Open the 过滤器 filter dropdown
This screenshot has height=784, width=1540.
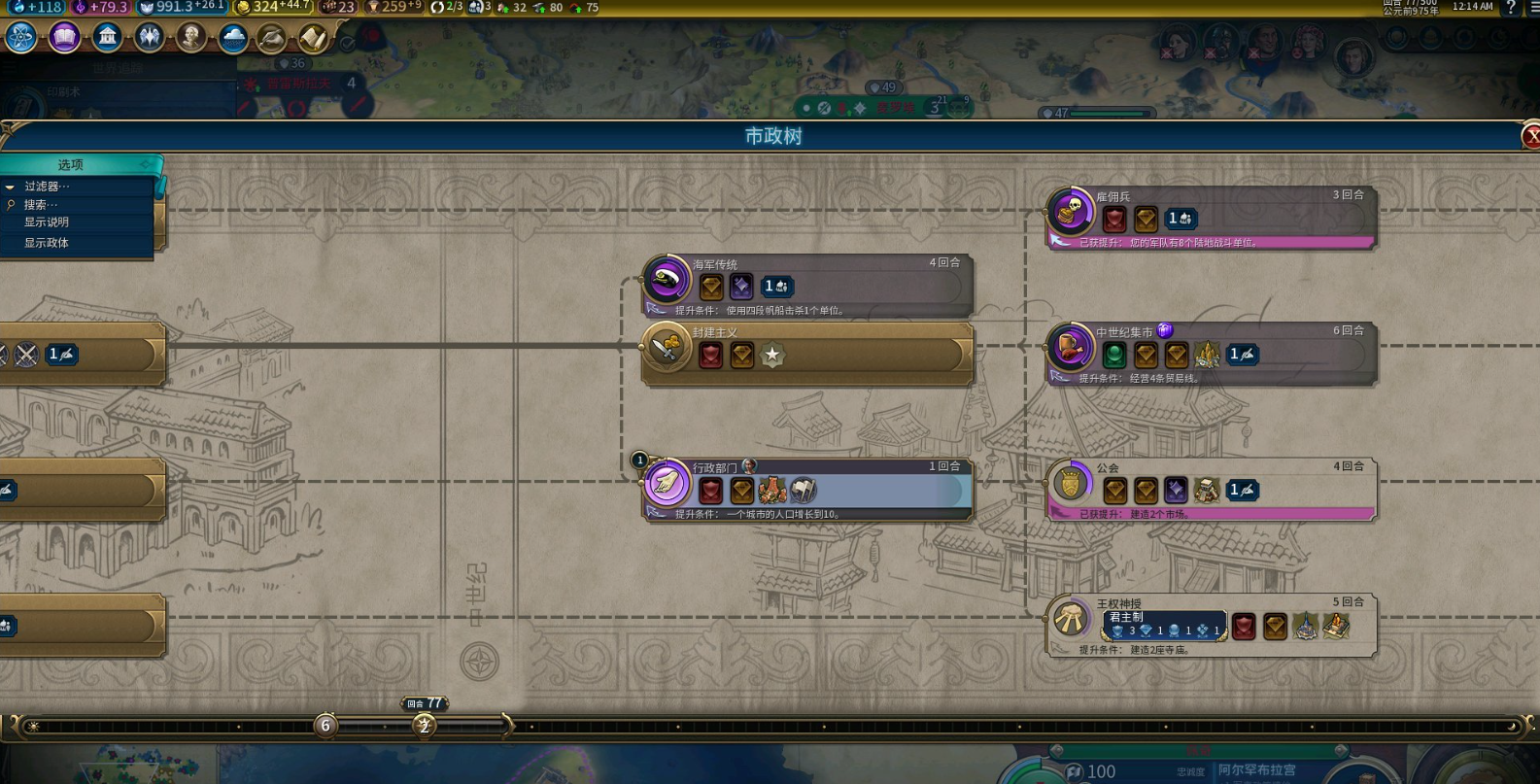[48, 187]
